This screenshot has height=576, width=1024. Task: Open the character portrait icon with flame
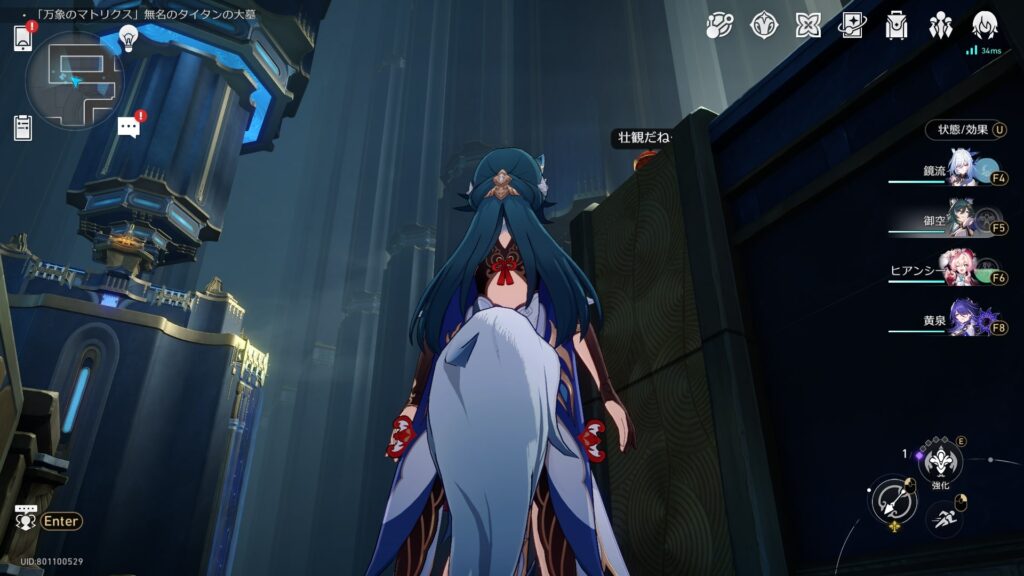(984, 25)
